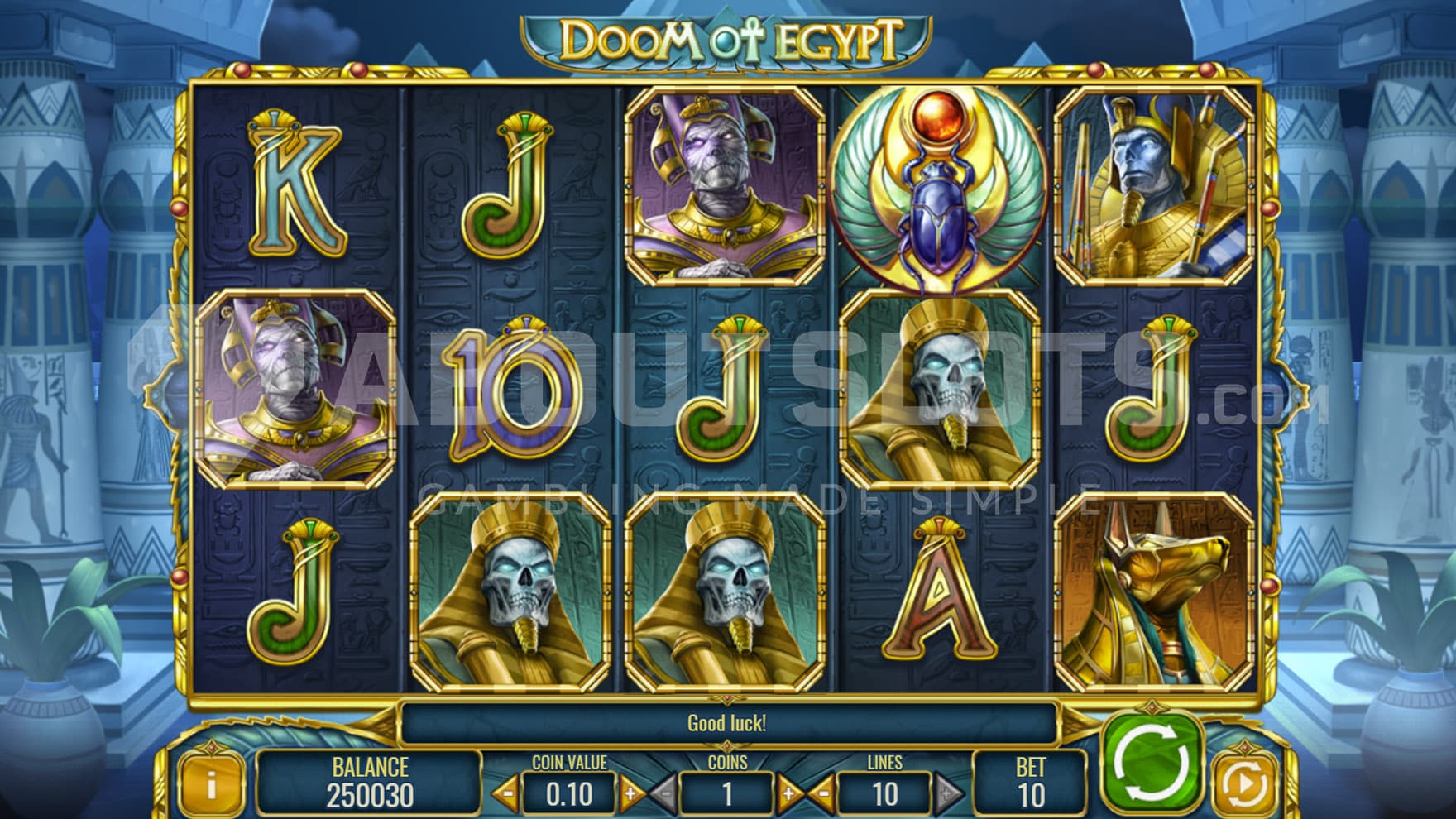The image size is (1456, 819).
Task: Decrease the number of lines
Action: click(822, 794)
